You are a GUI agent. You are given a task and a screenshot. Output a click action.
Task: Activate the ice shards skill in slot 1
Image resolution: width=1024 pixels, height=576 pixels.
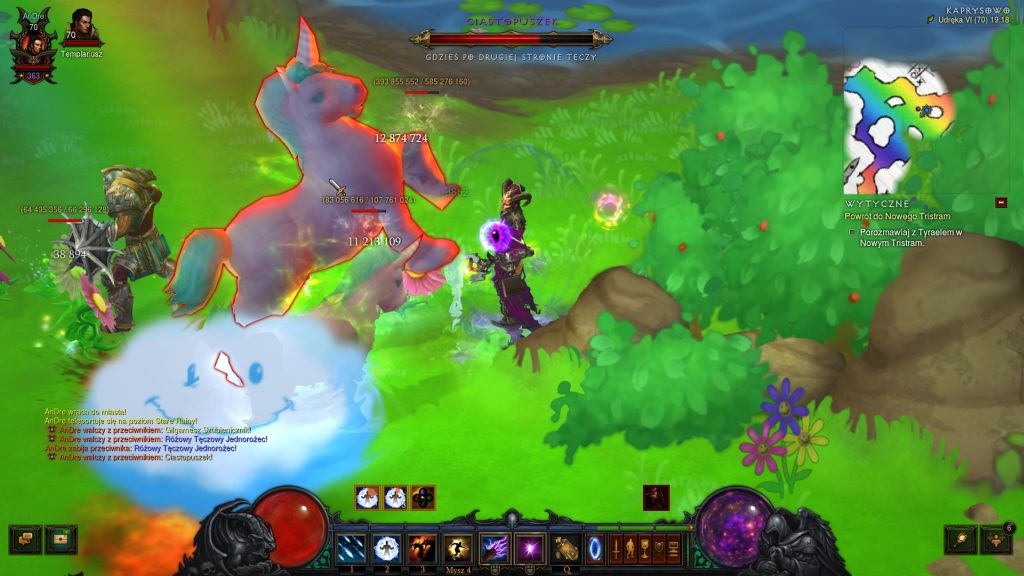pos(351,548)
